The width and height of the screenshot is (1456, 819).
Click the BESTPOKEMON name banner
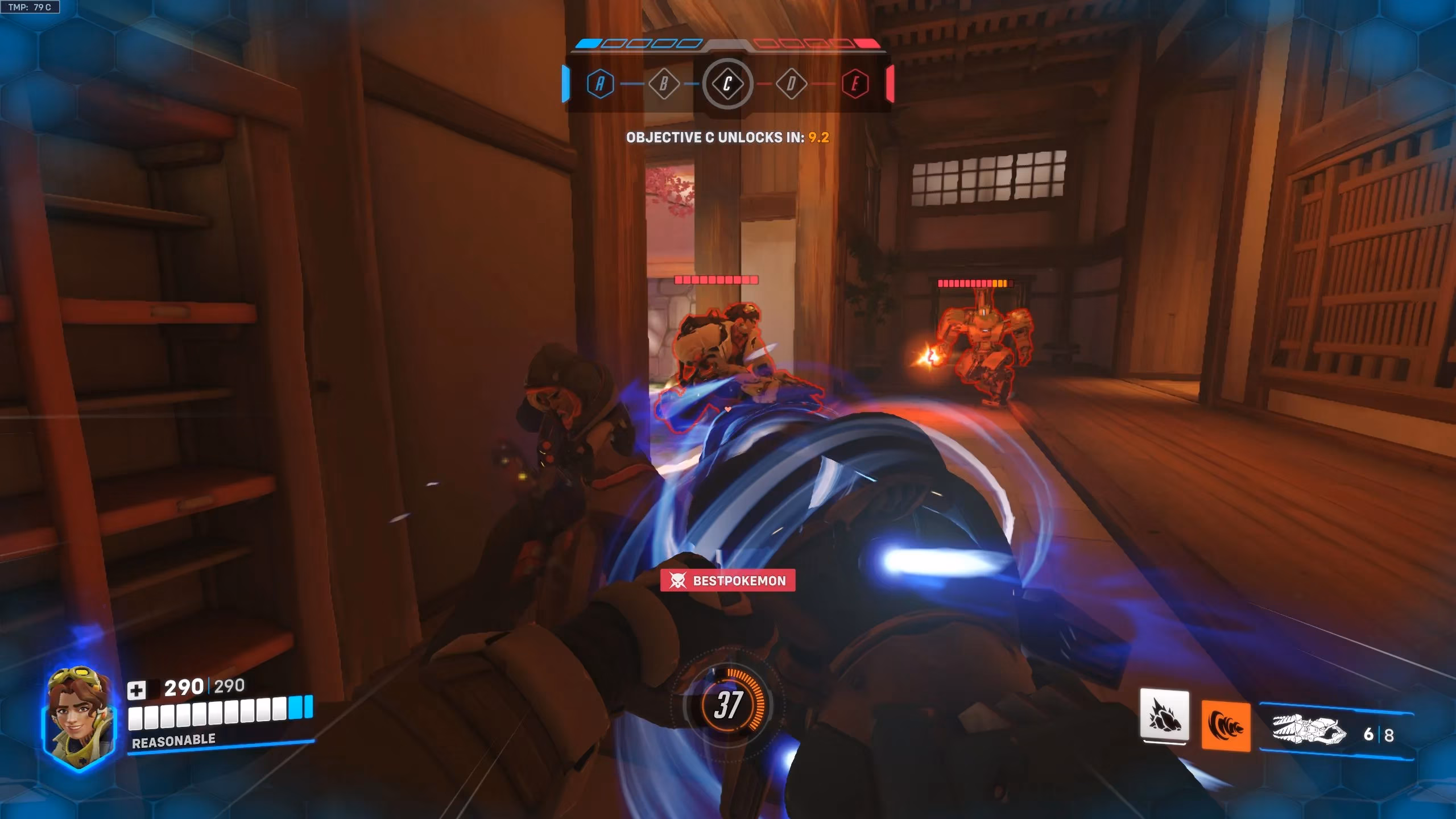[734, 581]
